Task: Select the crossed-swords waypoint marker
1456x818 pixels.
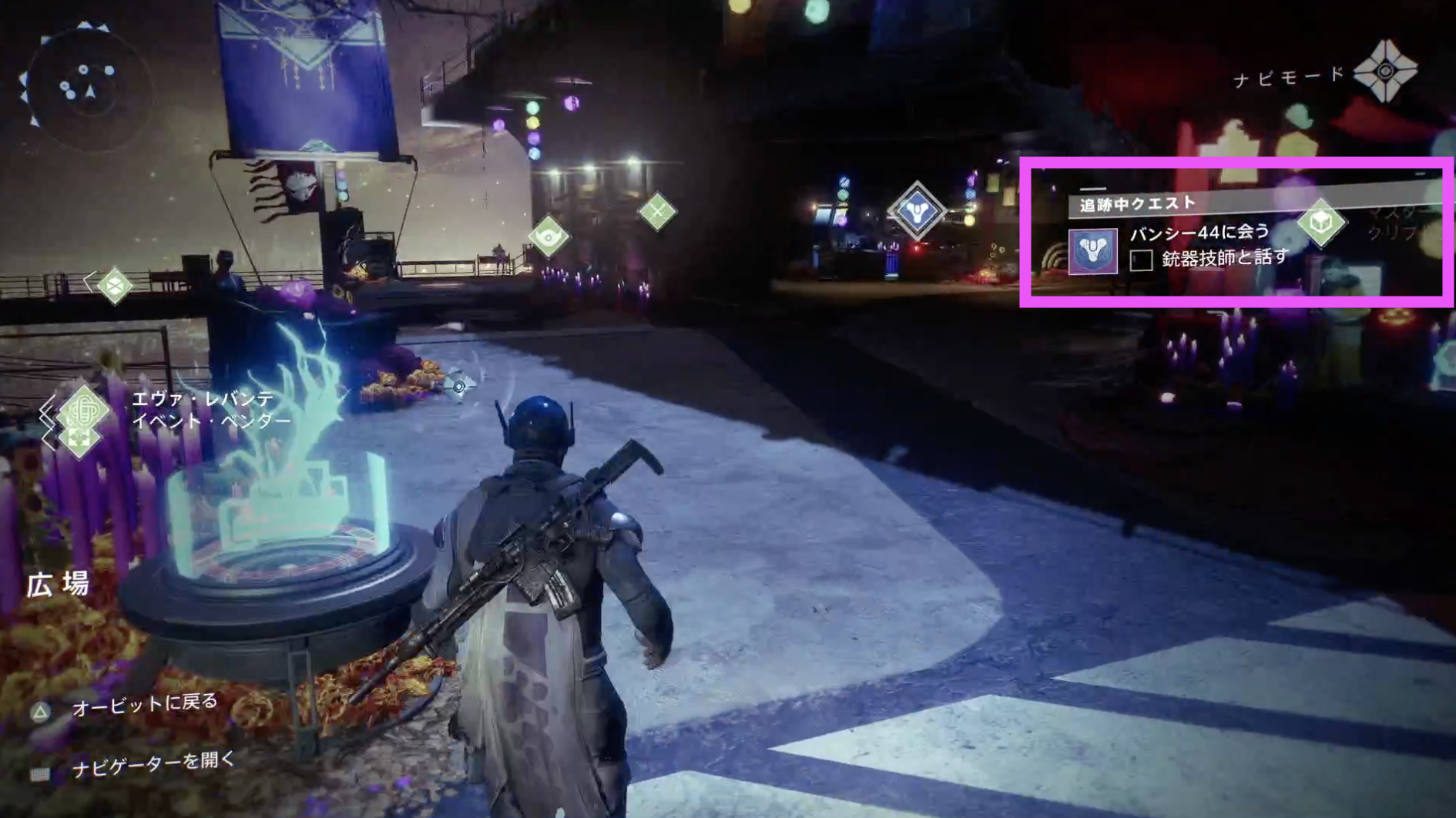Action: pyautogui.click(x=657, y=211)
